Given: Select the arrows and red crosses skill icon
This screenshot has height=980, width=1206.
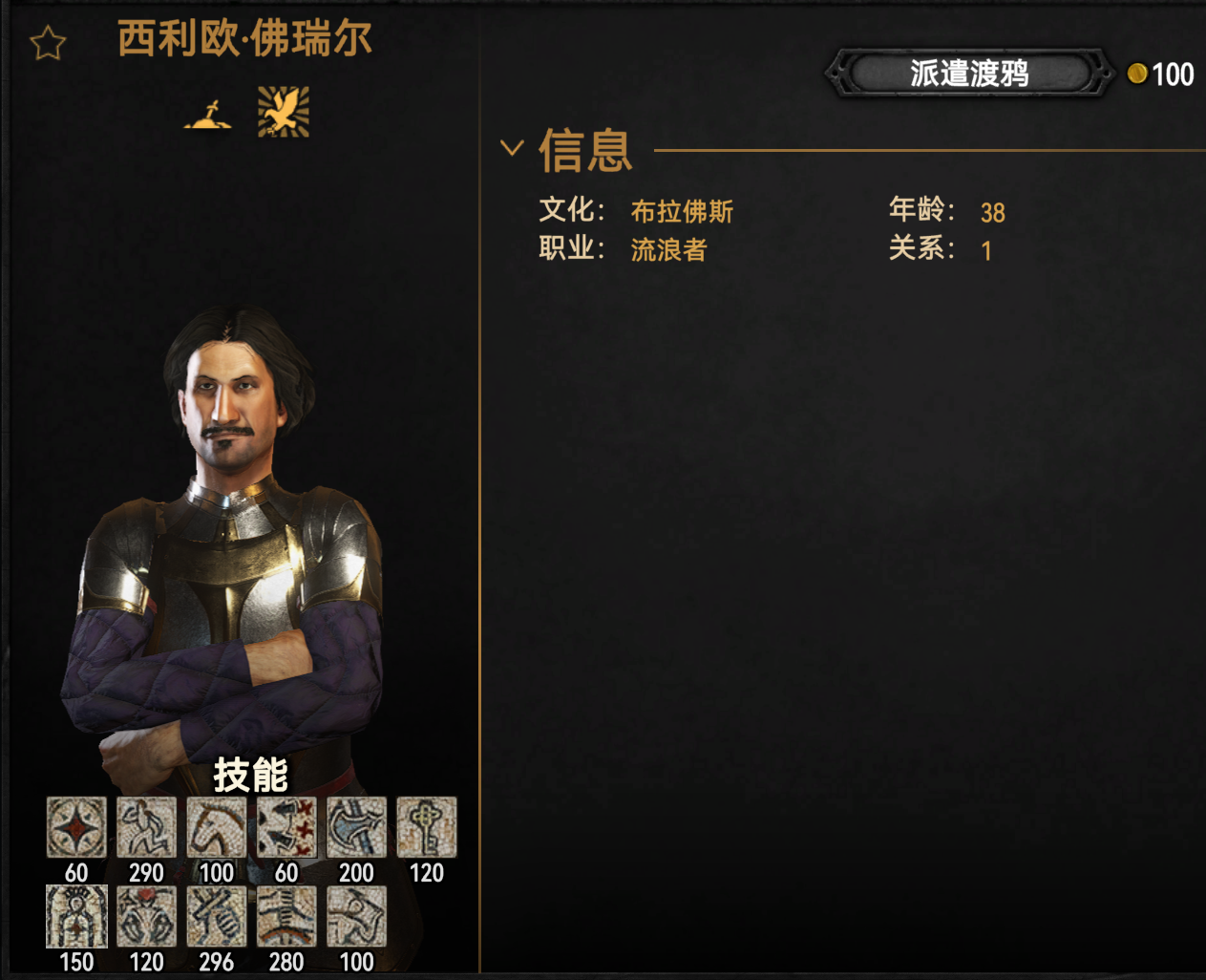Looking at the screenshot, I should tap(286, 827).
